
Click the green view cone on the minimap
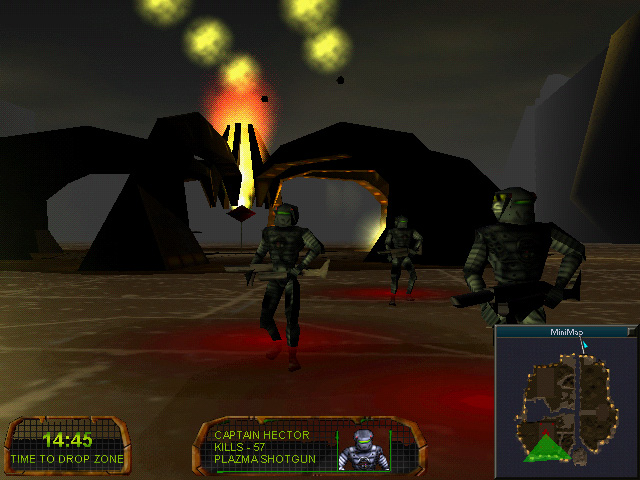pyautogui.click(x=545, y=448)
